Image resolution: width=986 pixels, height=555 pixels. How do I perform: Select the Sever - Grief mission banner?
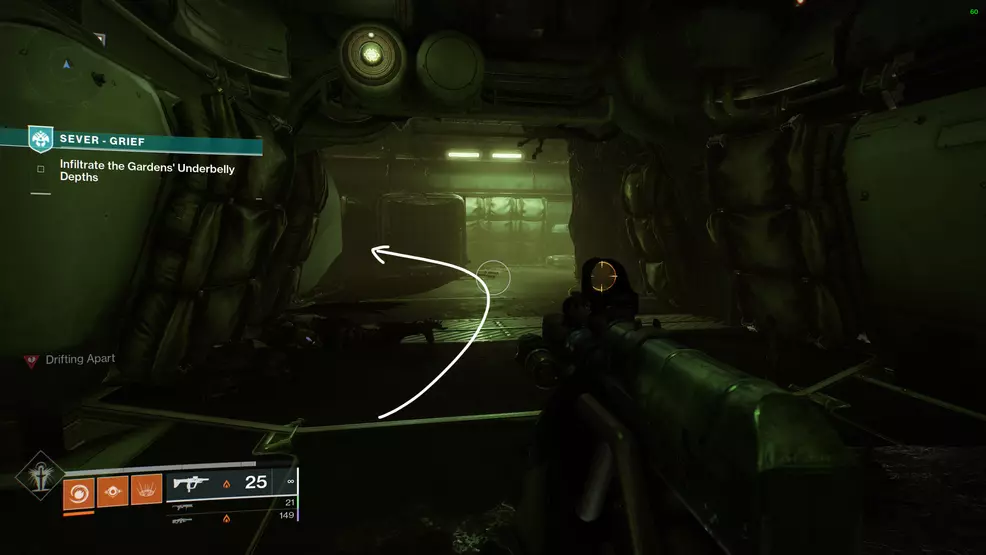(x=140, y=141)
